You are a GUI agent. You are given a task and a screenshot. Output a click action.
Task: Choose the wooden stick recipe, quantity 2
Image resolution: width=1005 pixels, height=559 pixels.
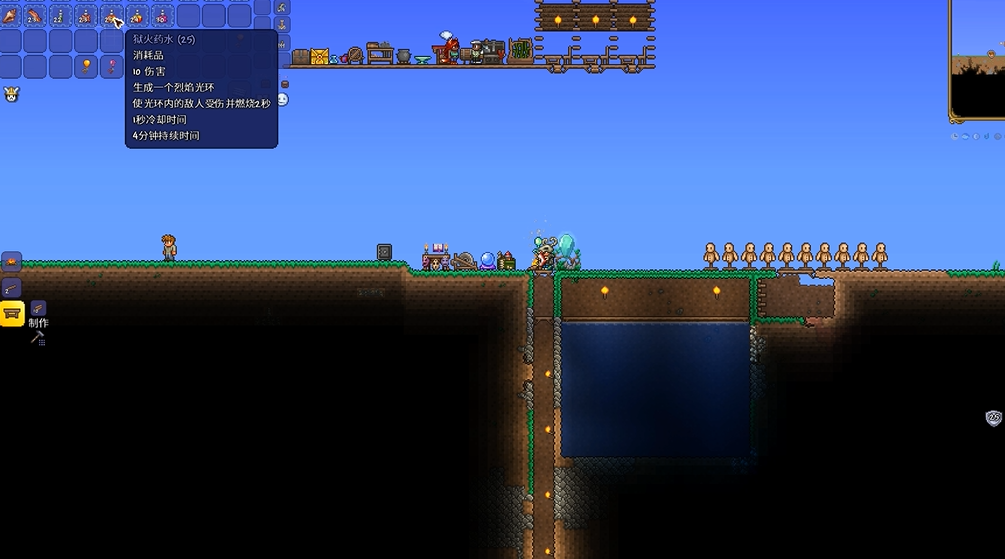(11, 288)
